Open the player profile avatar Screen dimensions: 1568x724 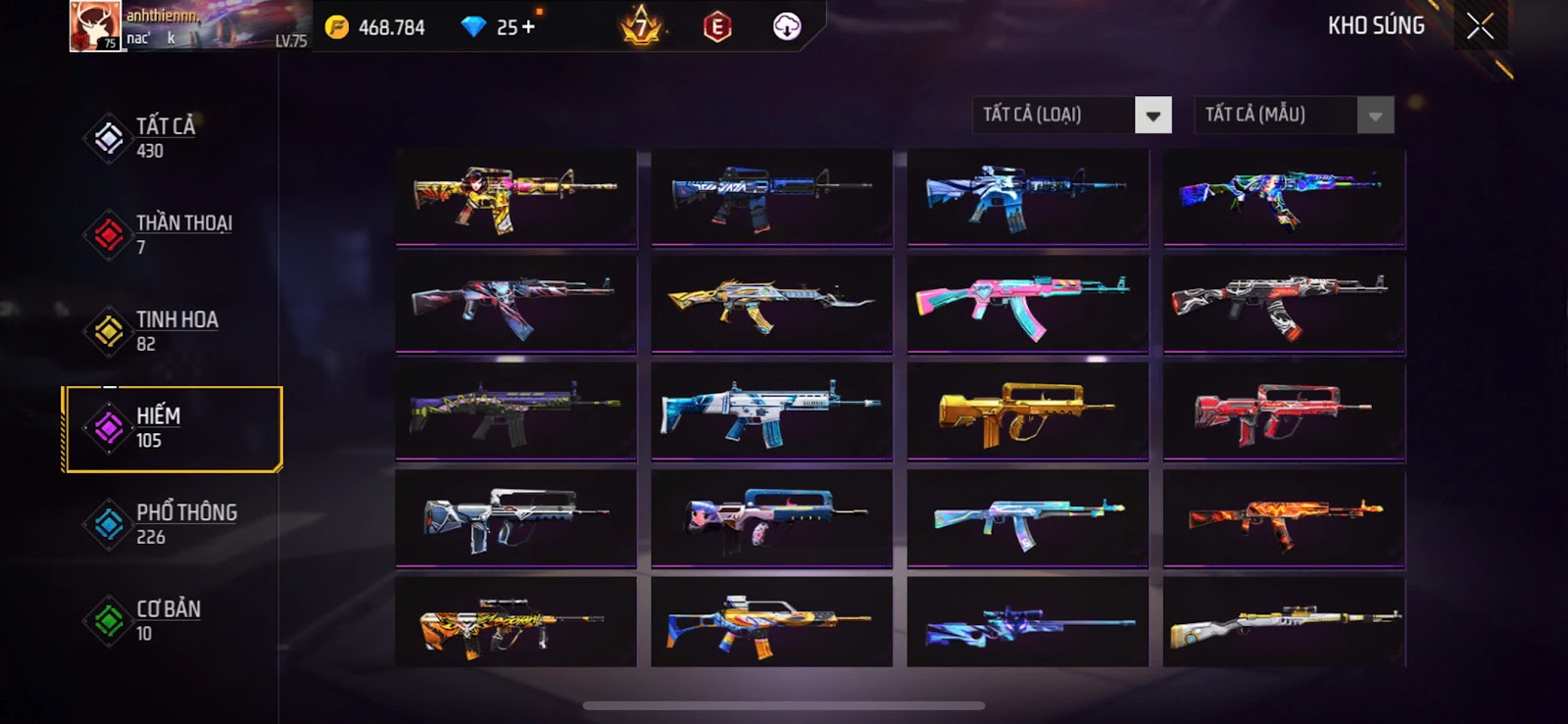pos(95,26)
